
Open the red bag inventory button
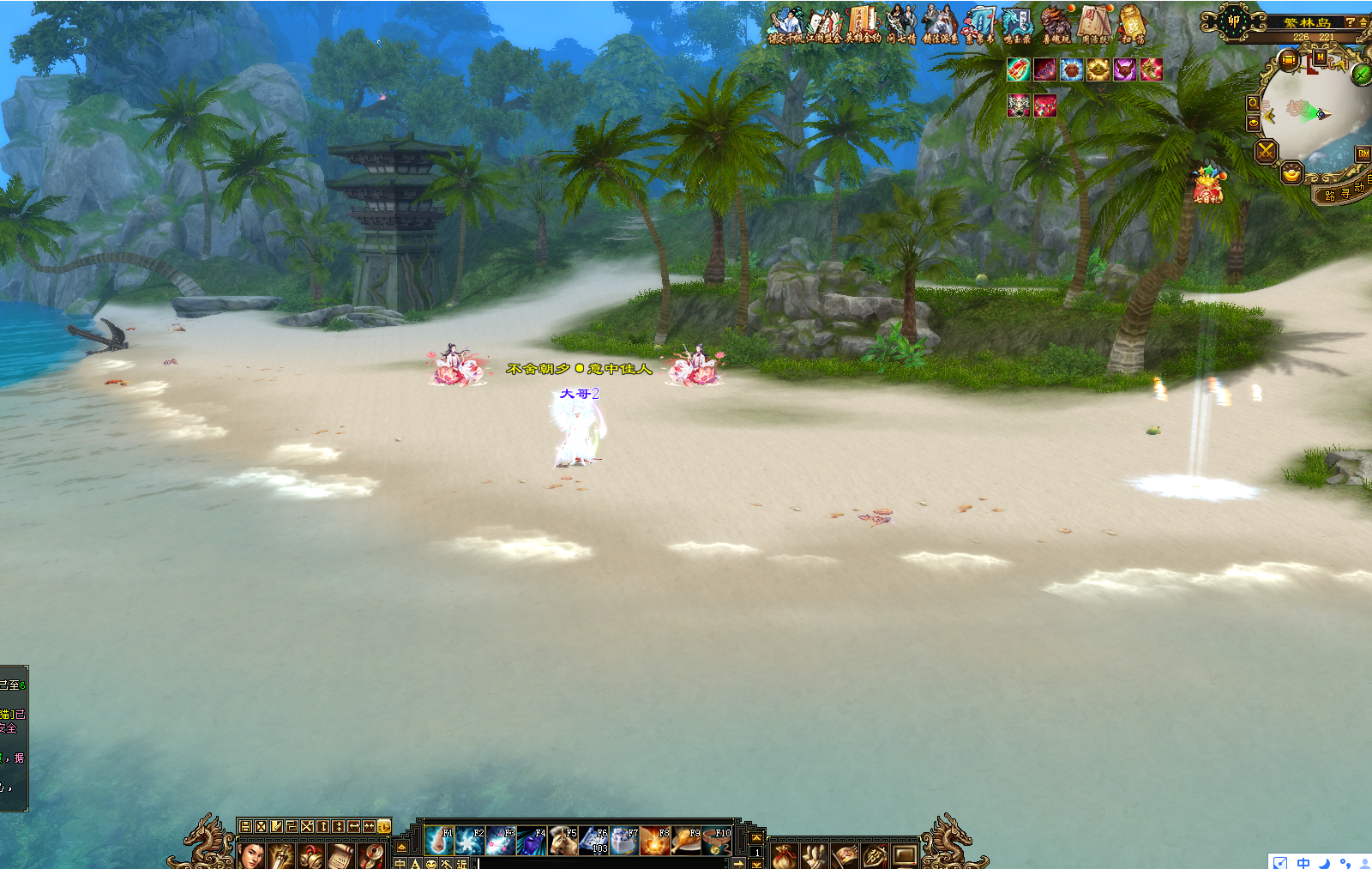[784, 855]
